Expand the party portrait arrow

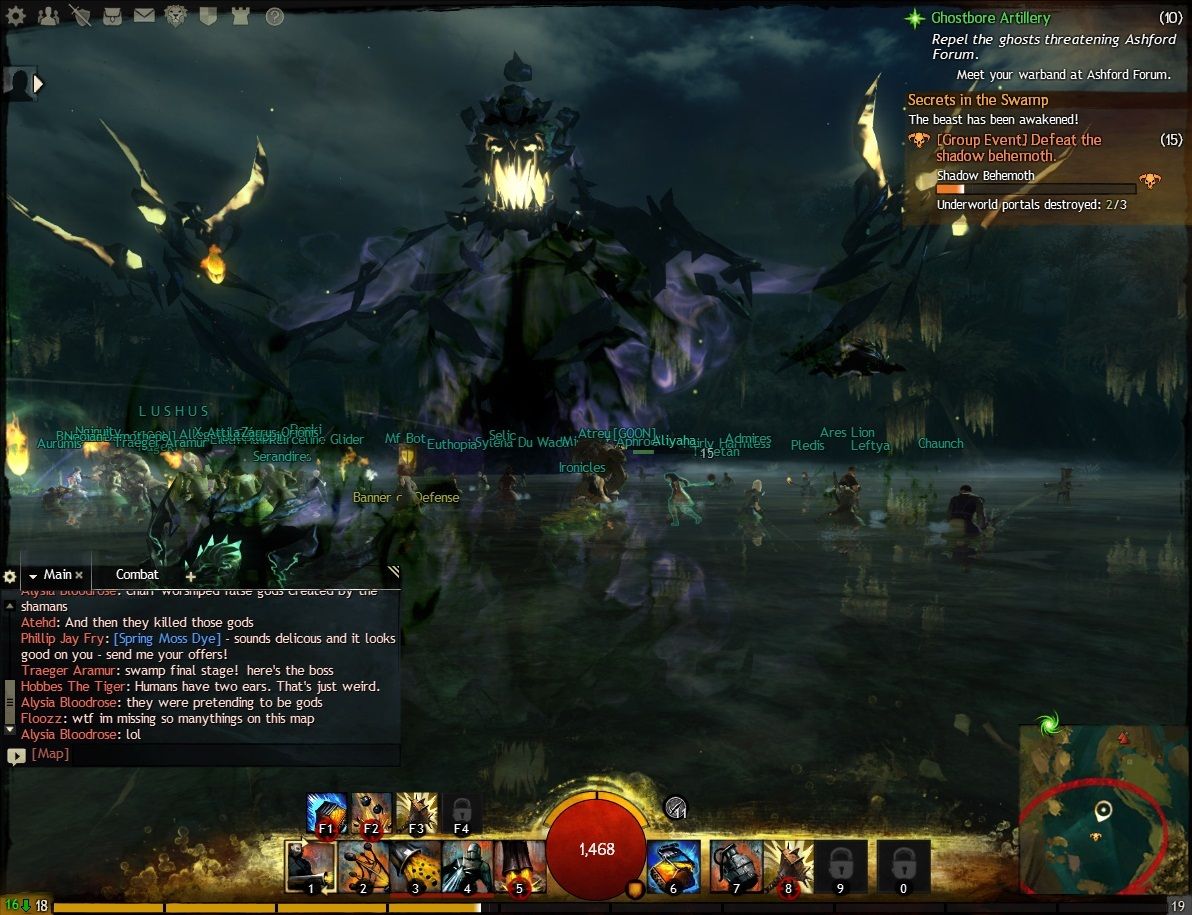(39, 84)
